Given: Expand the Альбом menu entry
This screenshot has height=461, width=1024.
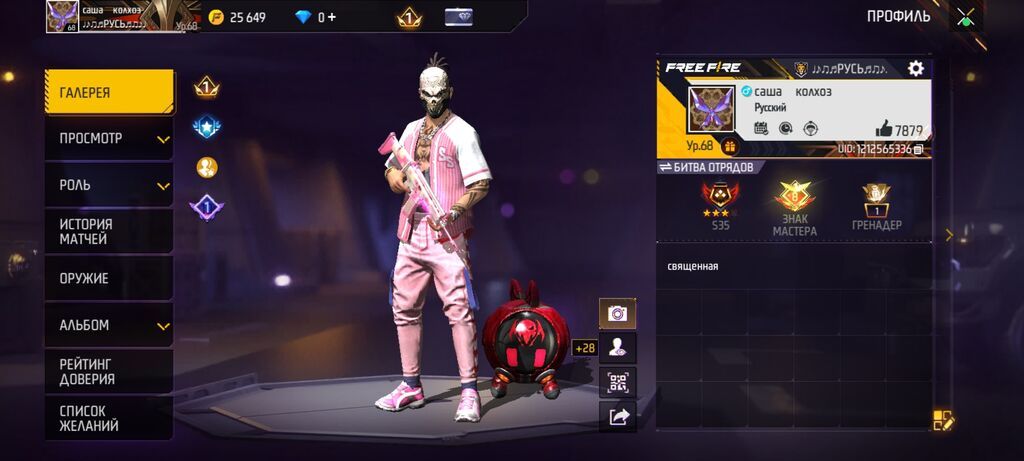Looking at the screenshot, I should click(109, 325).
